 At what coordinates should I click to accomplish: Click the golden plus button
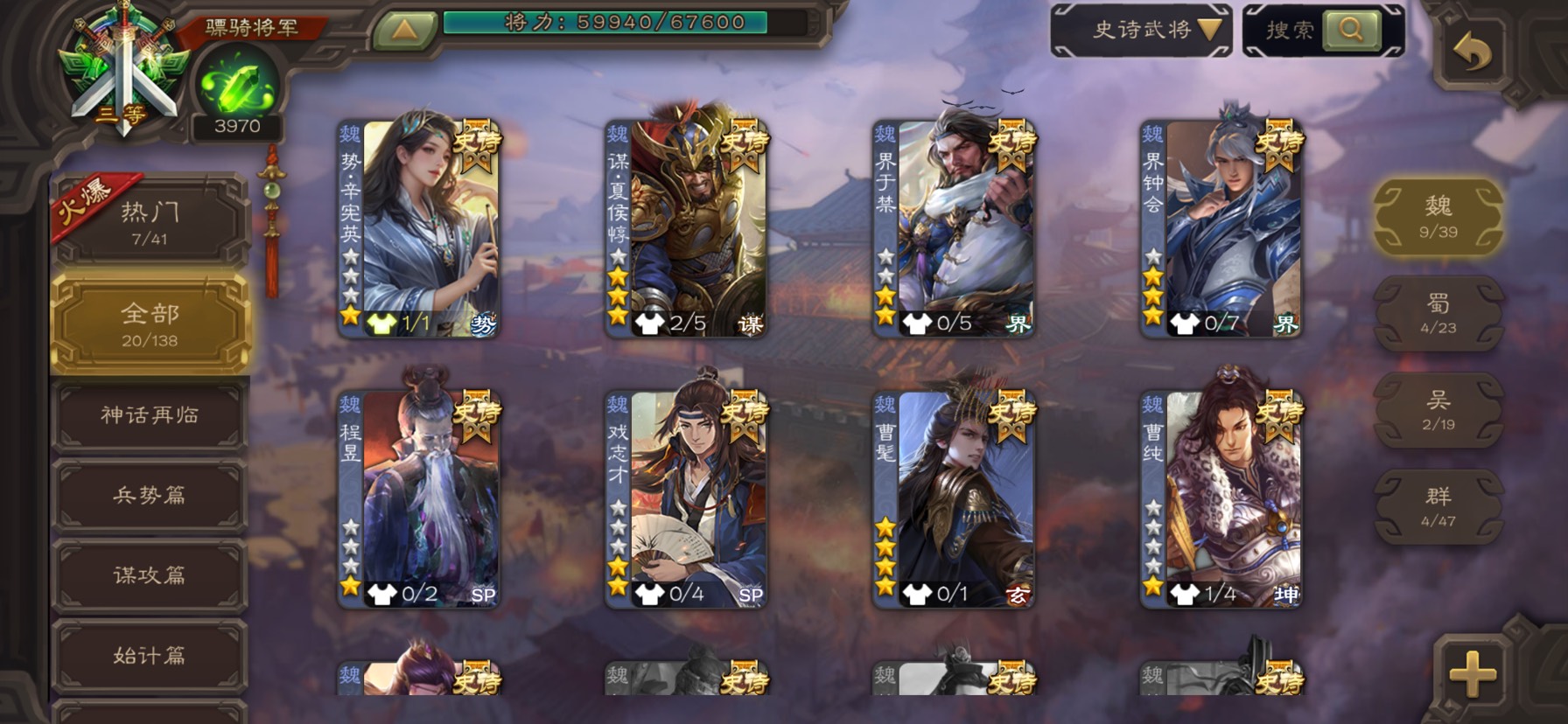[1473, 673]
